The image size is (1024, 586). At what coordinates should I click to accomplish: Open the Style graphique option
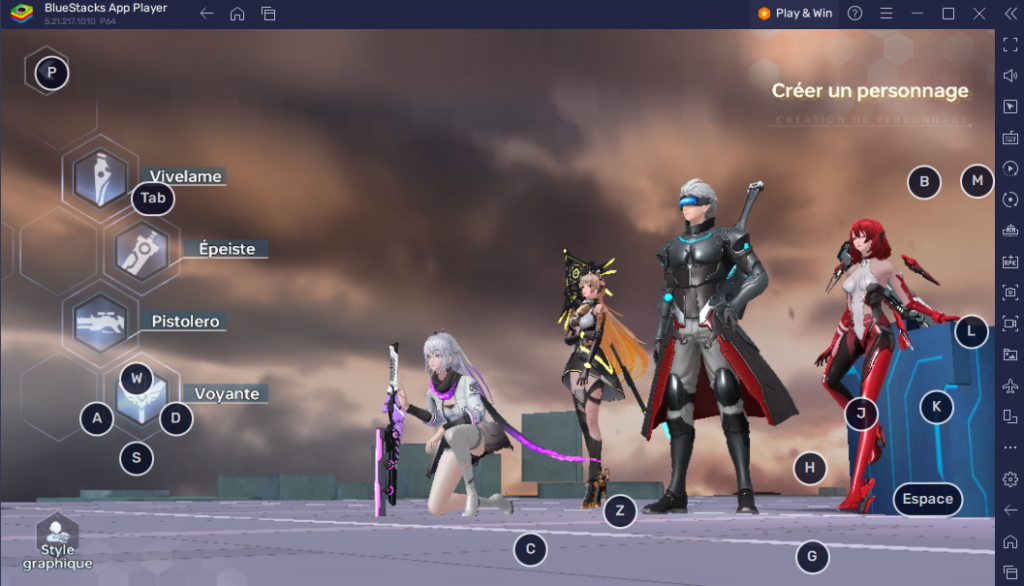click(x=58, y=544)
